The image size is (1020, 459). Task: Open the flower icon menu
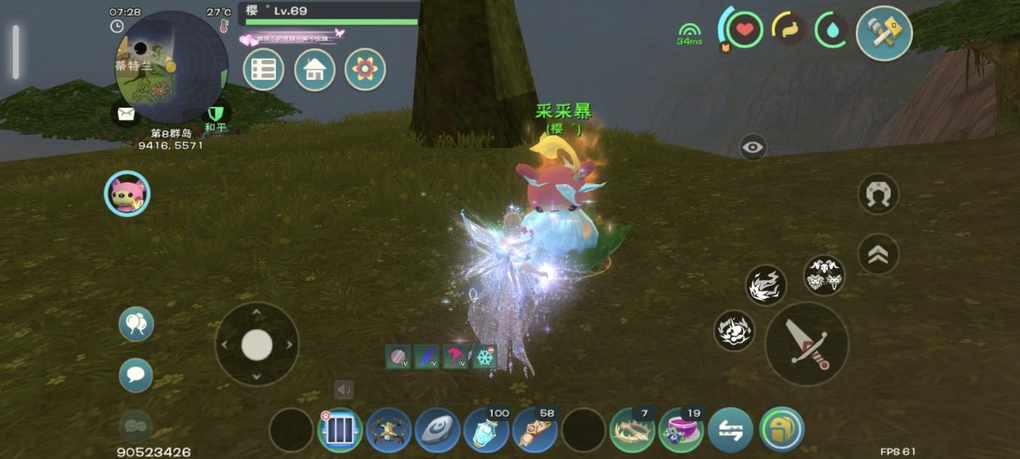coord(365,70)
